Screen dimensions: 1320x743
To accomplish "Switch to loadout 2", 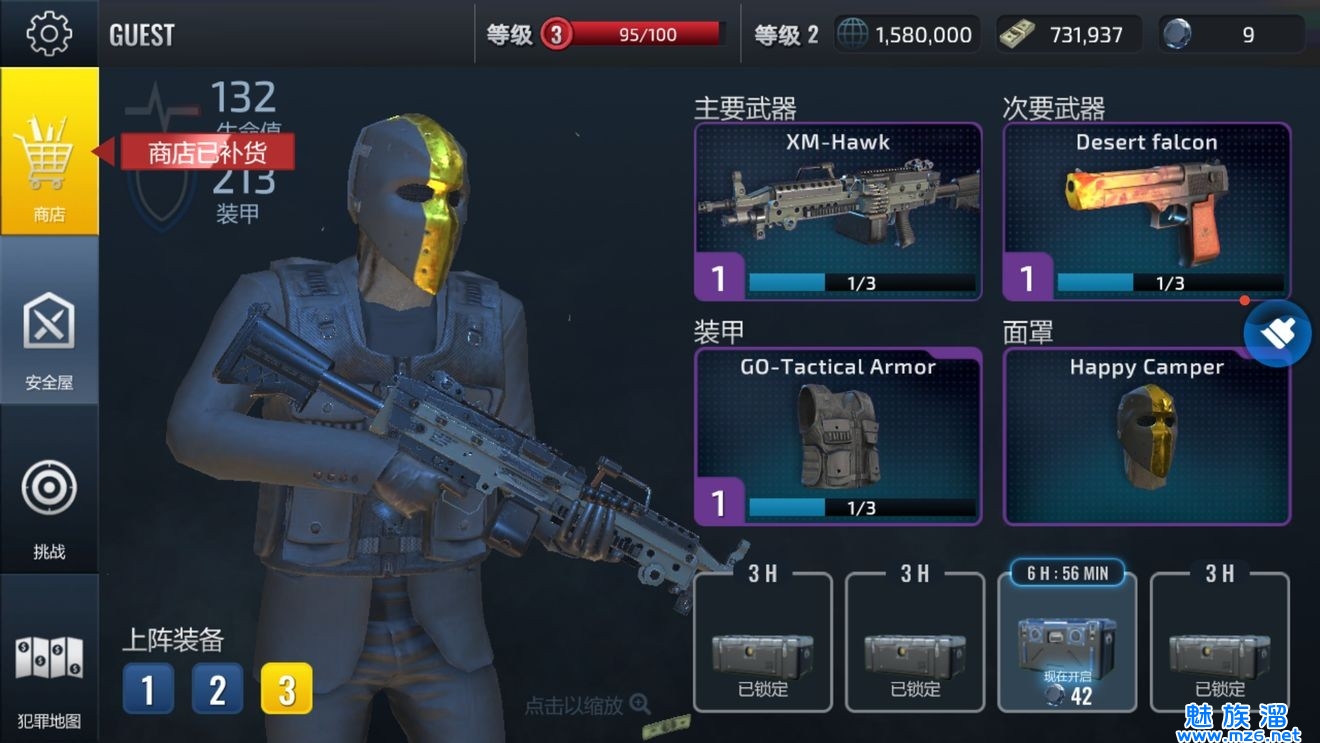I will [x=217, y=689].
